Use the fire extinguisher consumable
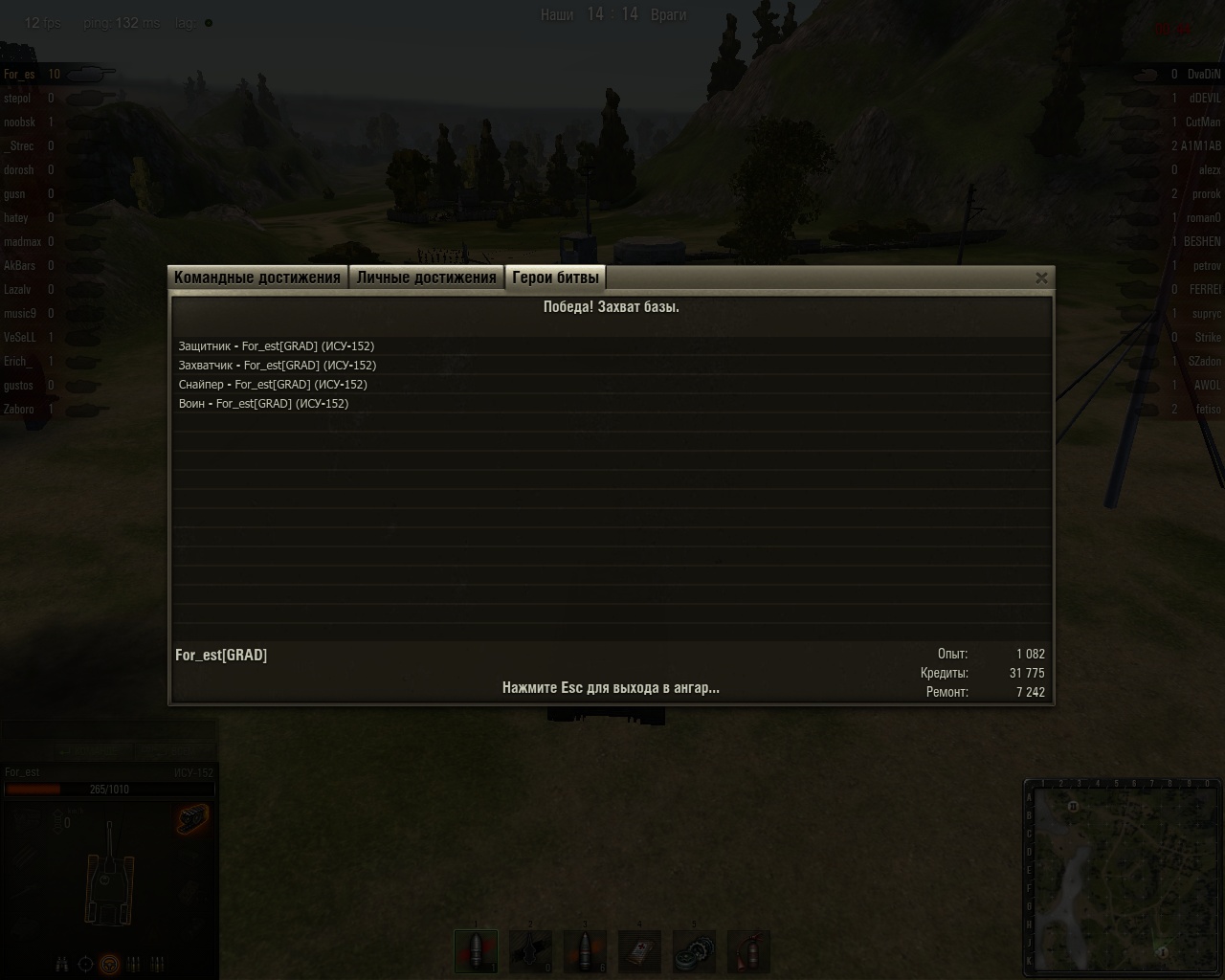This screenshot has height=980, width=1225. click(748, 951)
